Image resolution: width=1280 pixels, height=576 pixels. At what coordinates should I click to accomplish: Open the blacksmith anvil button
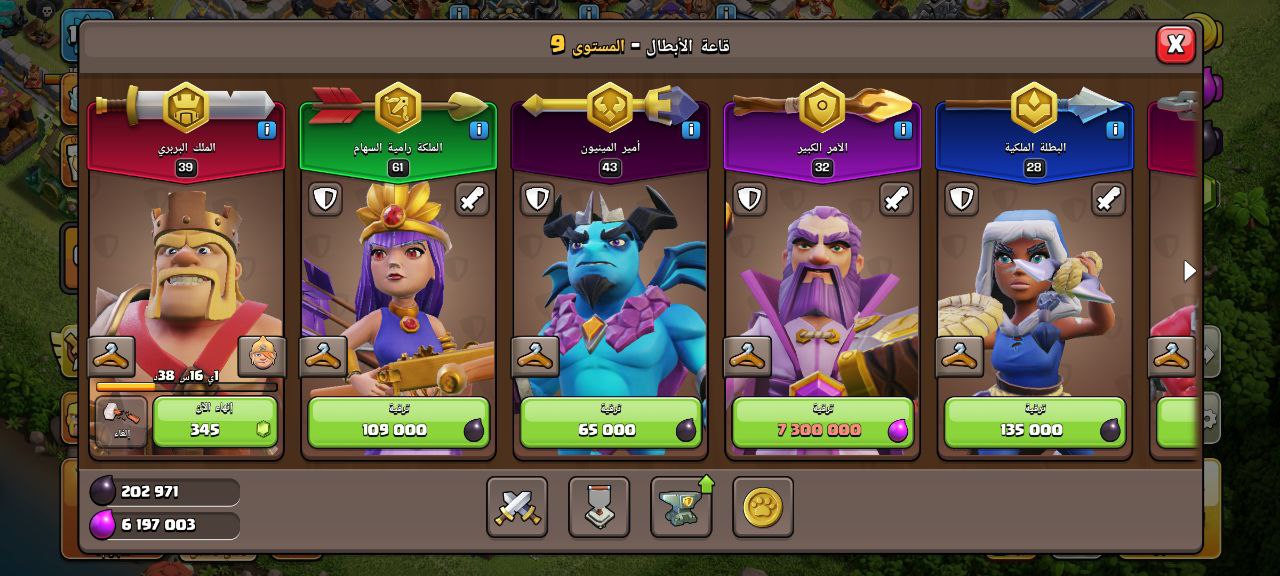pyautogui.click(x=681, y=507)
